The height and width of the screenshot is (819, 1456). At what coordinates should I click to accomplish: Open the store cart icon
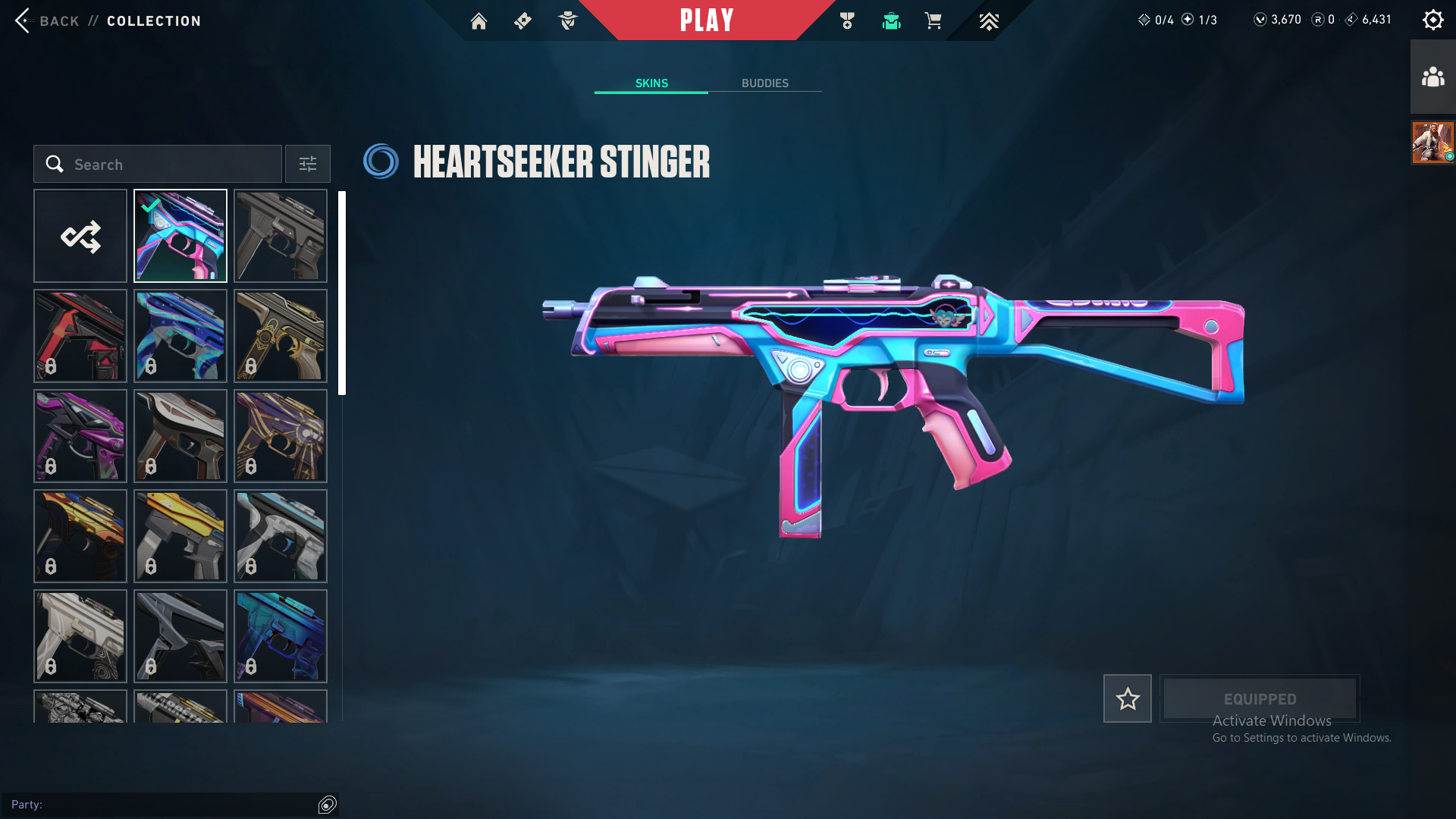click(x=933, y=21)
